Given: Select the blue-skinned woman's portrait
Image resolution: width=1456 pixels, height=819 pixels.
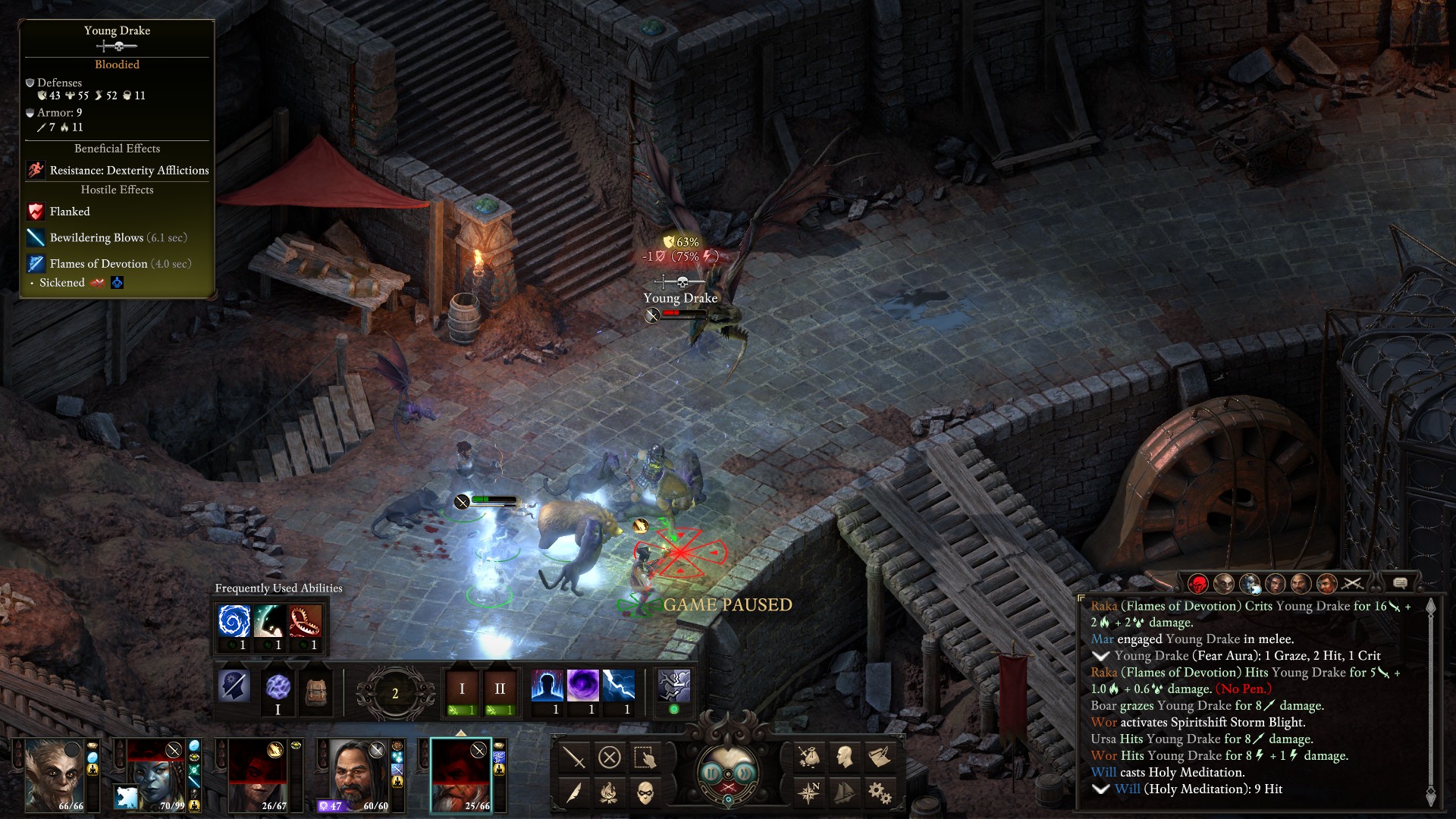Looking at the screenshot, I should tap(156, 773).
